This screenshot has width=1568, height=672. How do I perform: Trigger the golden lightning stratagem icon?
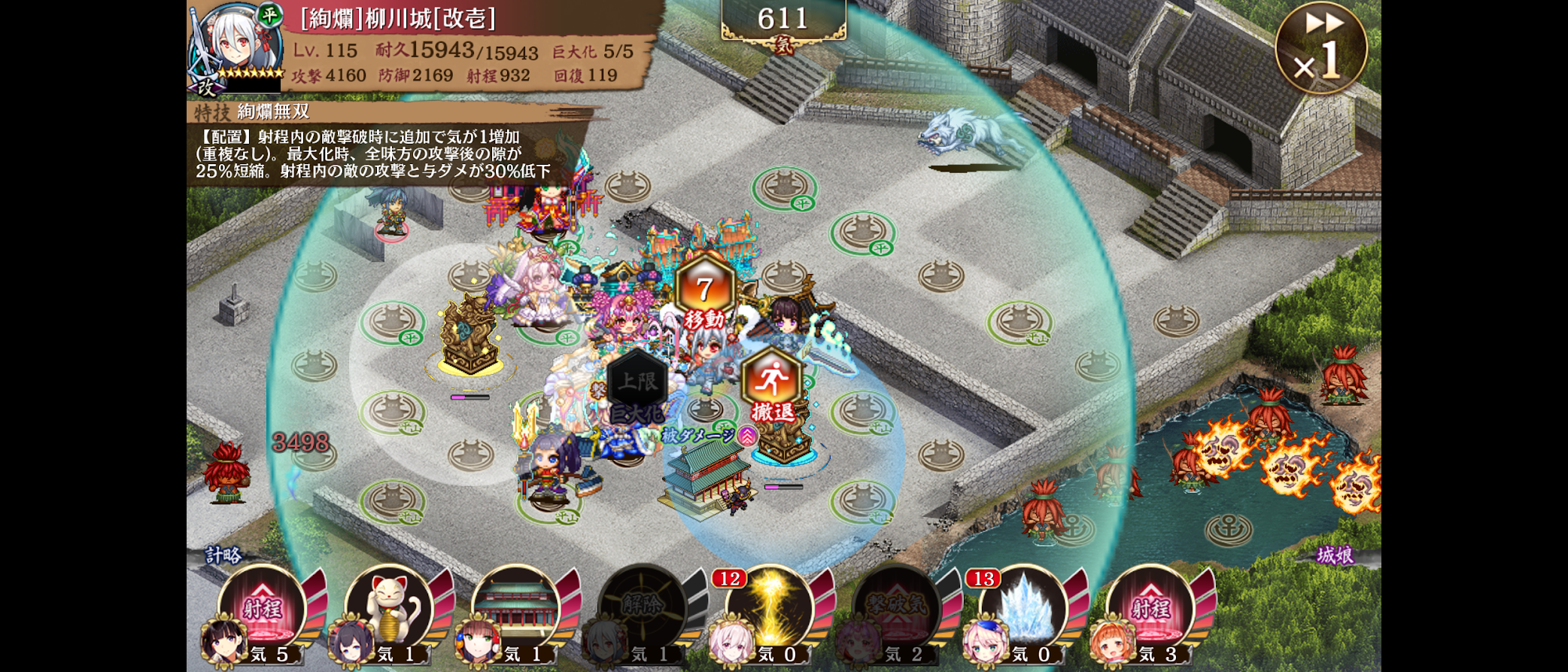[769, 607]
